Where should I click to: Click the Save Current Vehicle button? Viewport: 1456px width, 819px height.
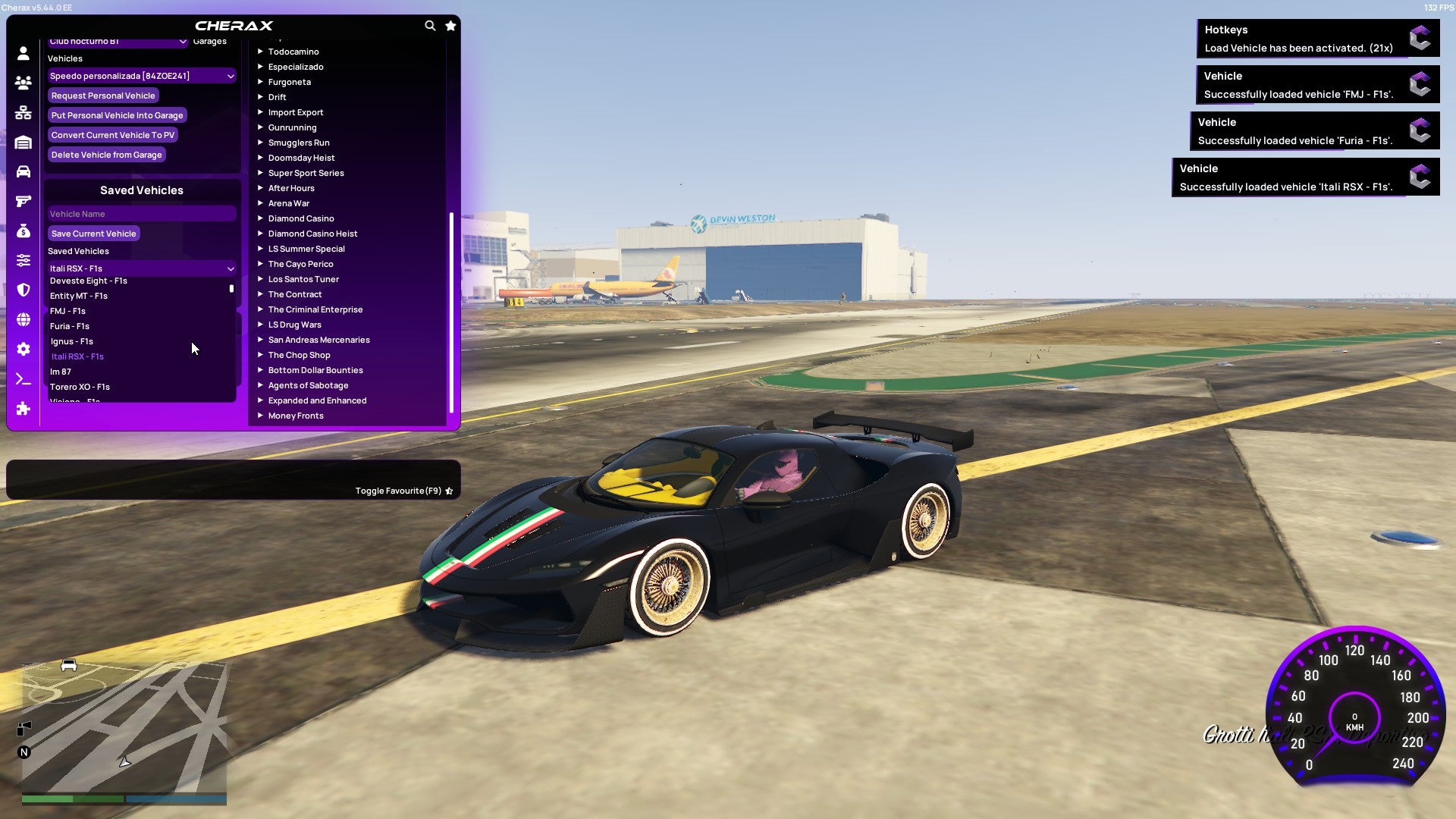93,234
